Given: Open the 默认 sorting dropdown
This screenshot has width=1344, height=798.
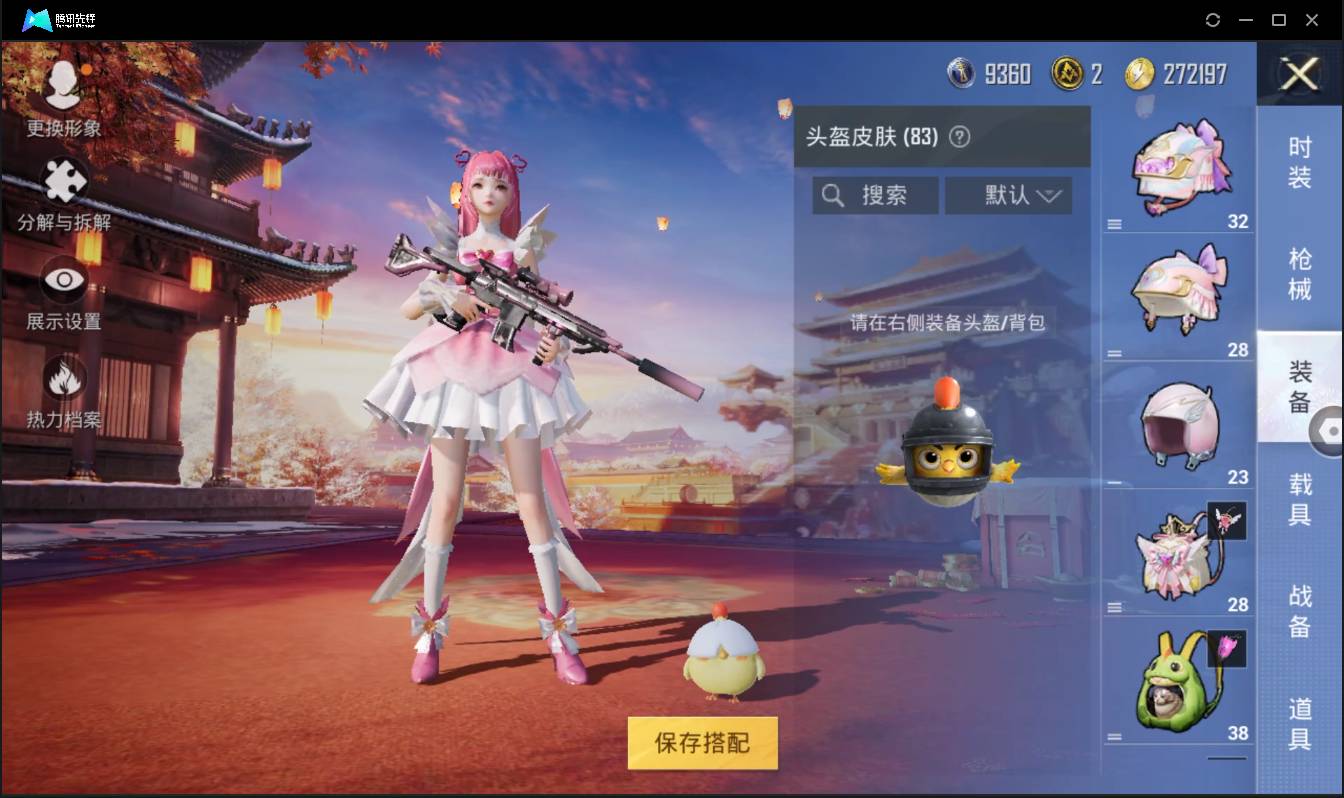Looking at the screenshot, I should point(1008,195).
